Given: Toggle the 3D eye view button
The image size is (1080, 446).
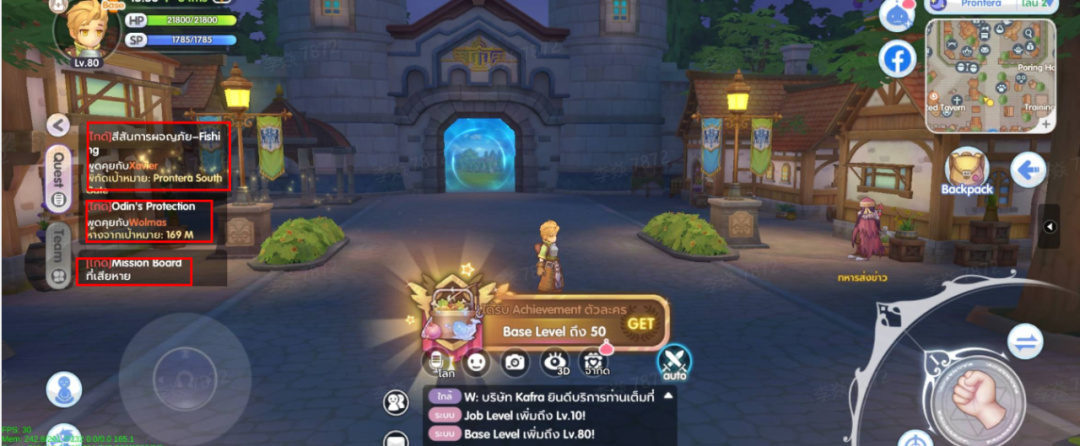Looking at the screenshot, I should pos(554,362).
